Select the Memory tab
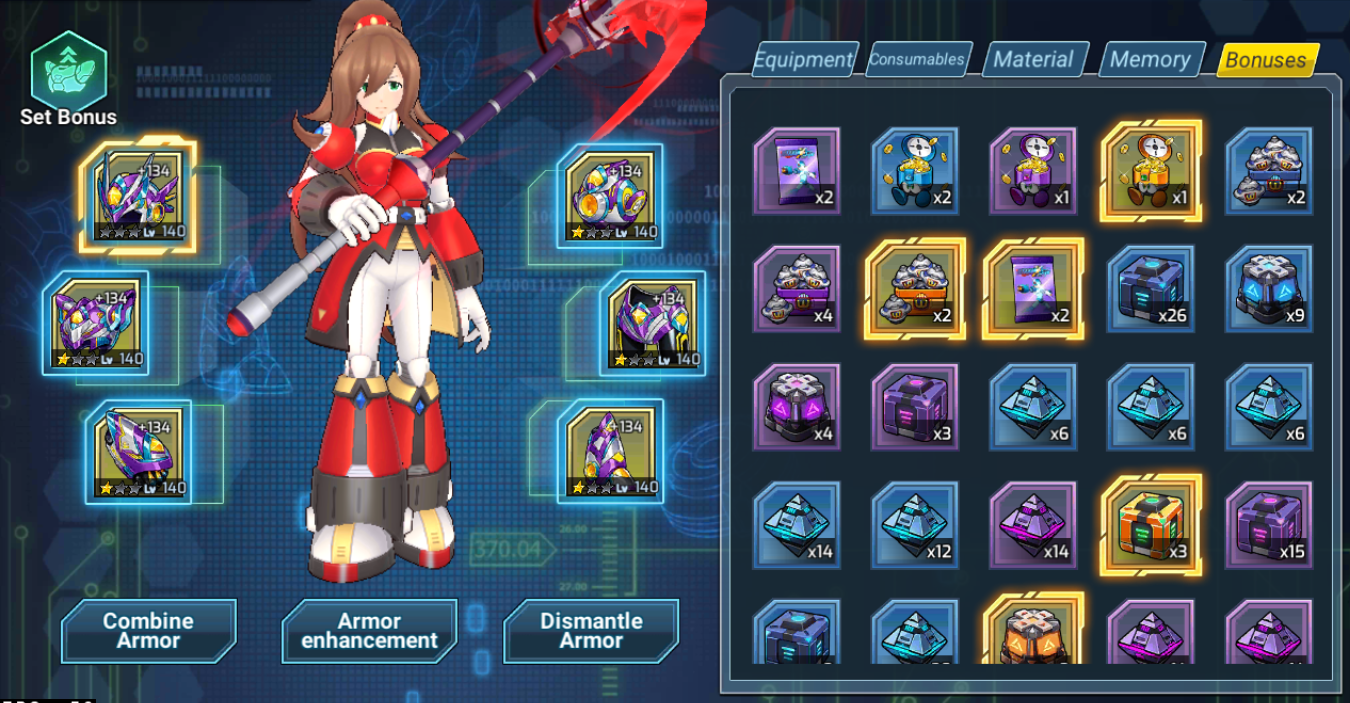 1150,60
